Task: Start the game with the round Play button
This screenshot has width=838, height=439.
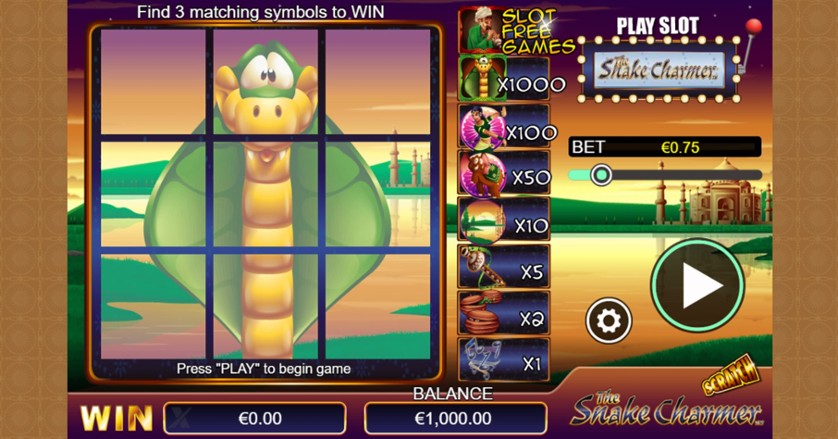Action: pos(697,286)
